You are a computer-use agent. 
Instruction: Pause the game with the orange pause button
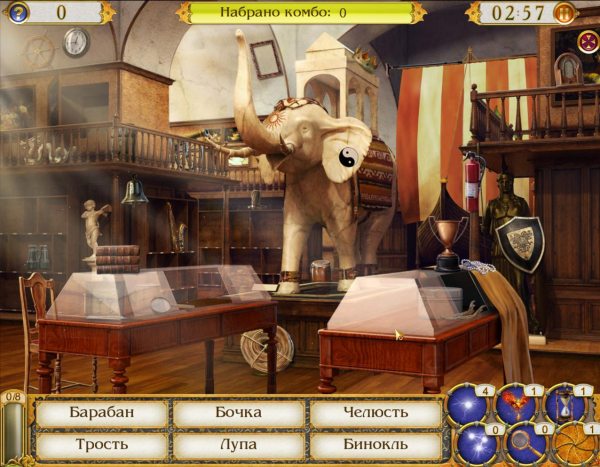(564, 13)
